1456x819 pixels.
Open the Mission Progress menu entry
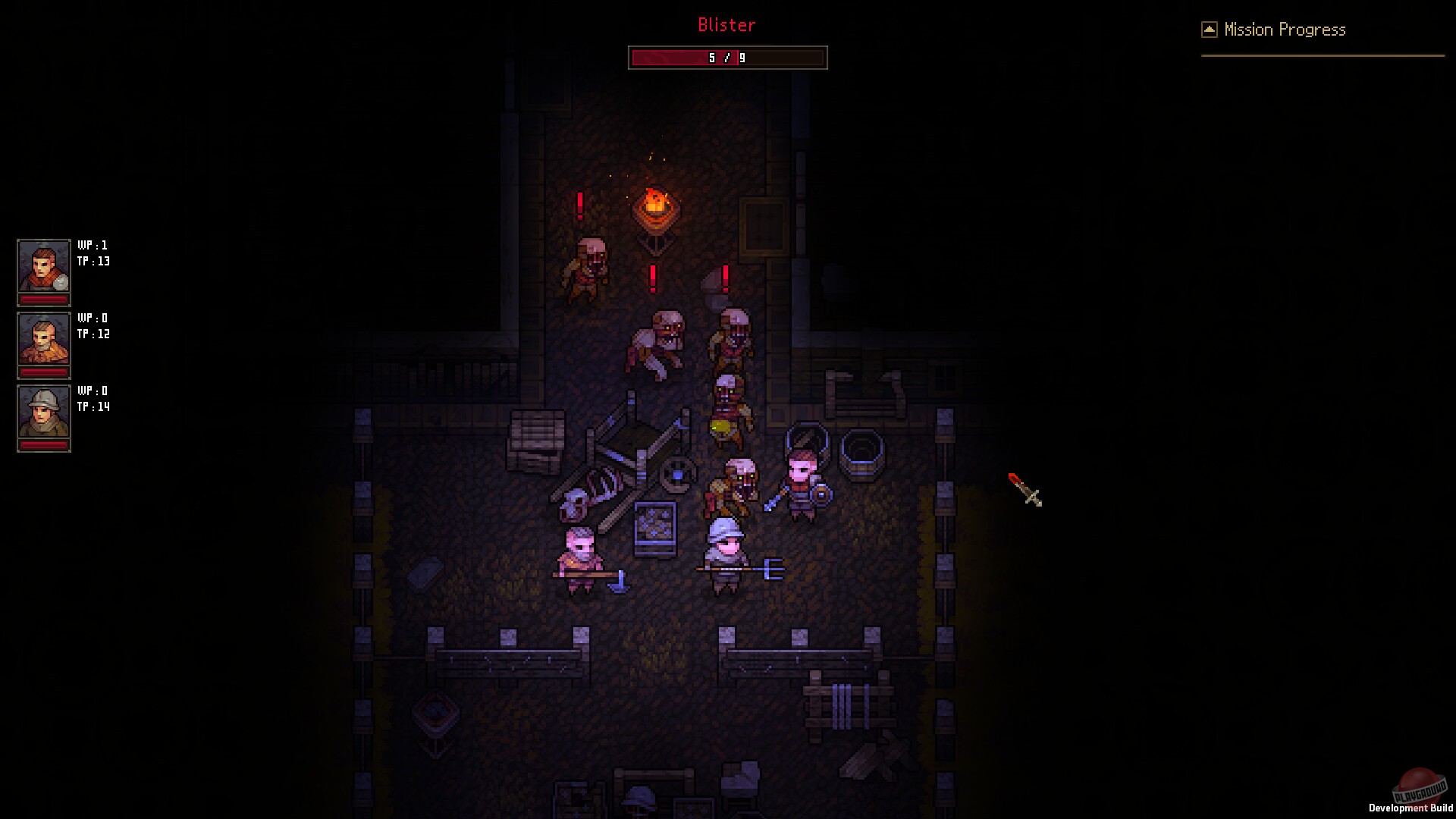[1285, 29]
